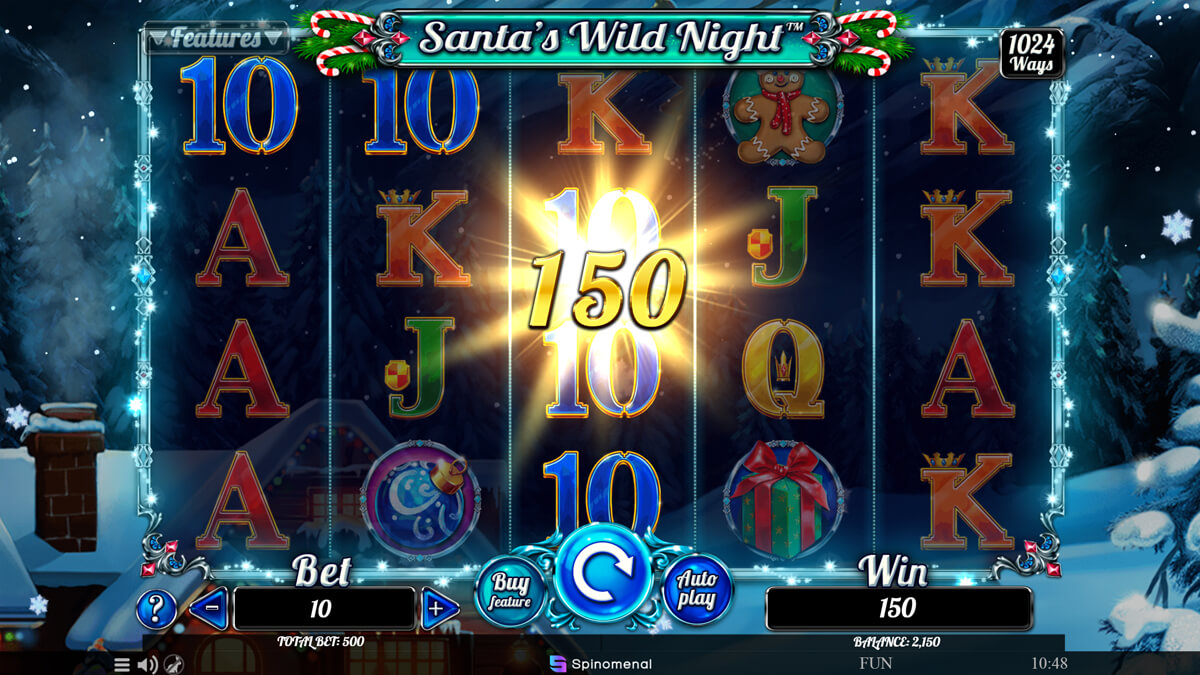
Task: Open the hamburger menu icon
Action: (122, 664)
